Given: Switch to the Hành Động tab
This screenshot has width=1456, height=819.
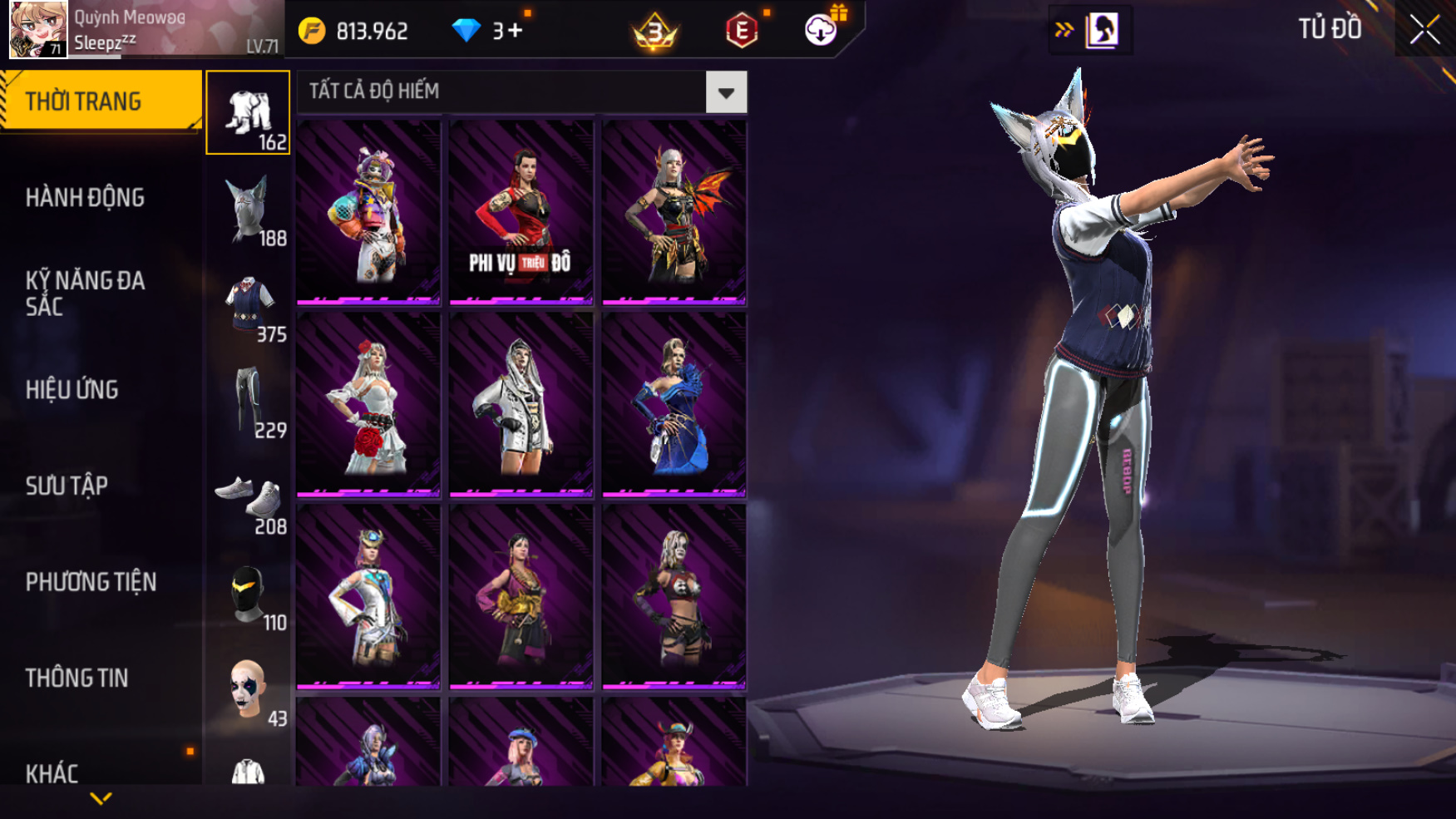Looking at the screenshot, I should tap(85, 198).
